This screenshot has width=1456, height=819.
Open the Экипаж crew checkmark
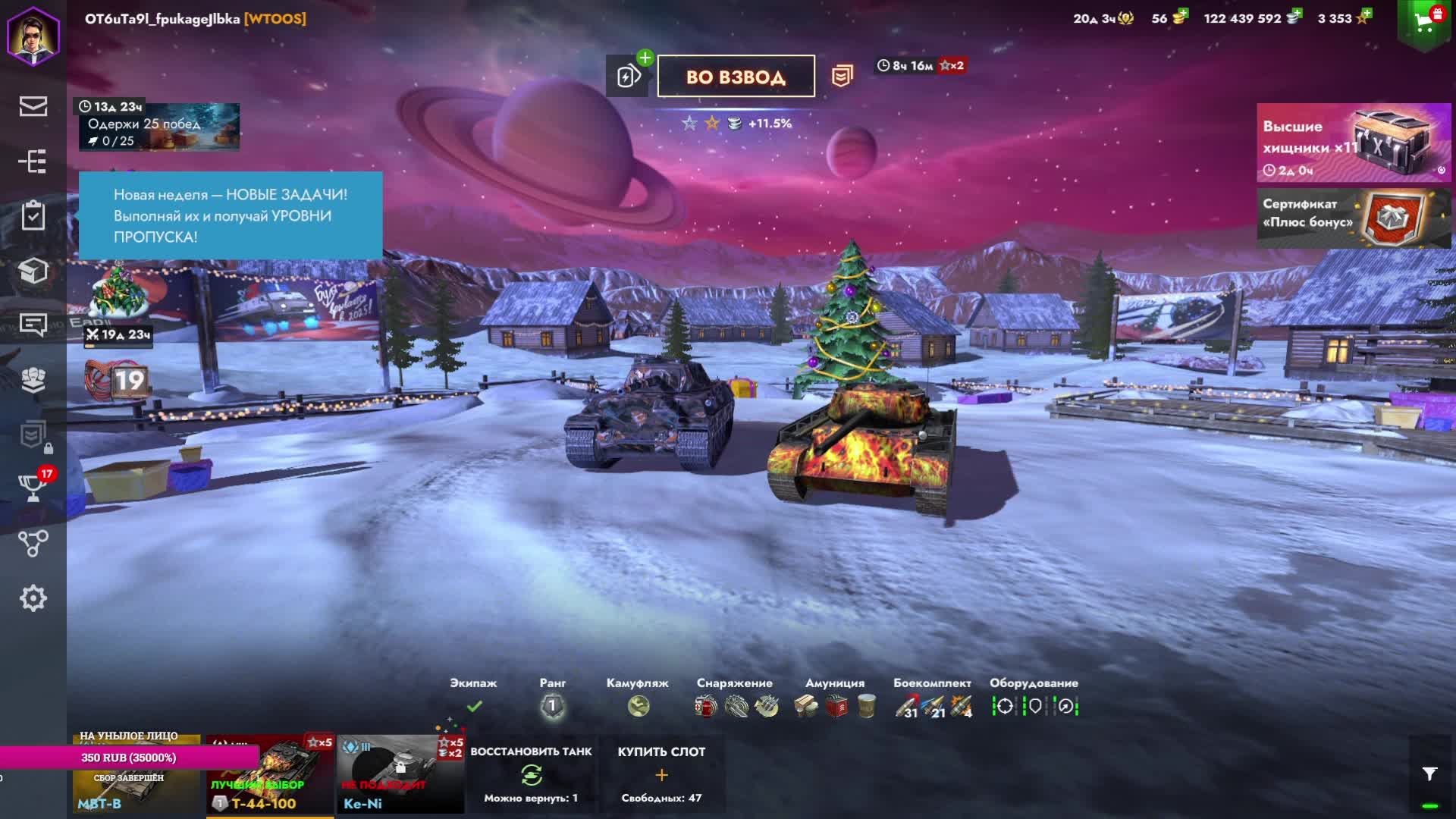(474, 706)
